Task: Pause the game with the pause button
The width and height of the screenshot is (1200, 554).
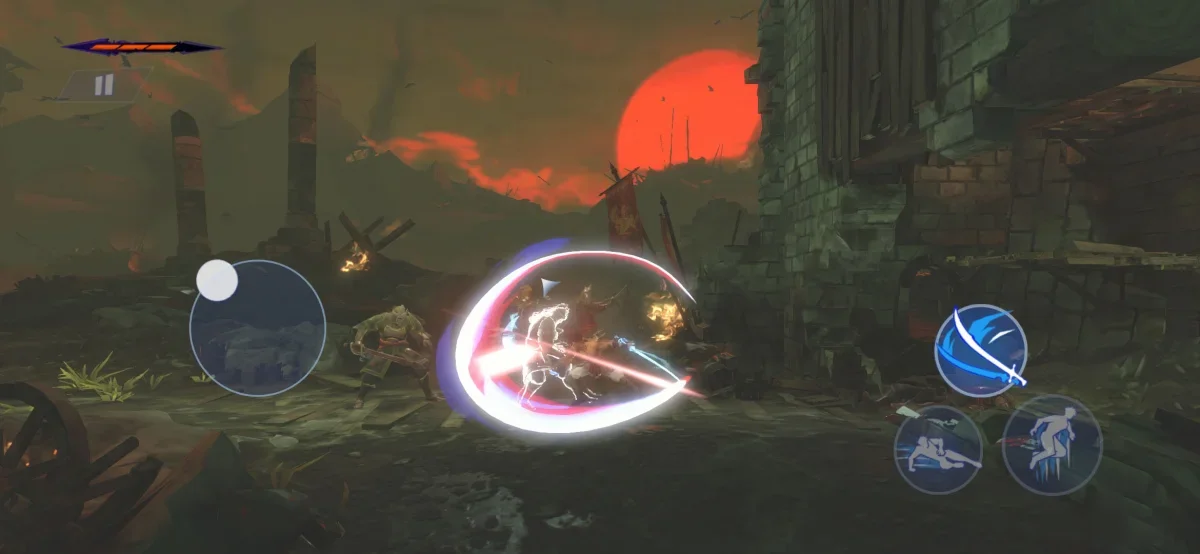Action: (x=104, y=86)
